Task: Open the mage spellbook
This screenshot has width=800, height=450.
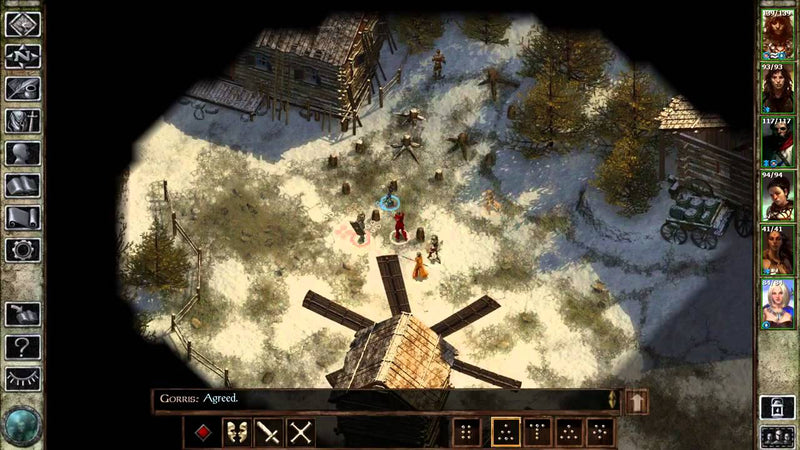Action: click(x=23, y=185)
